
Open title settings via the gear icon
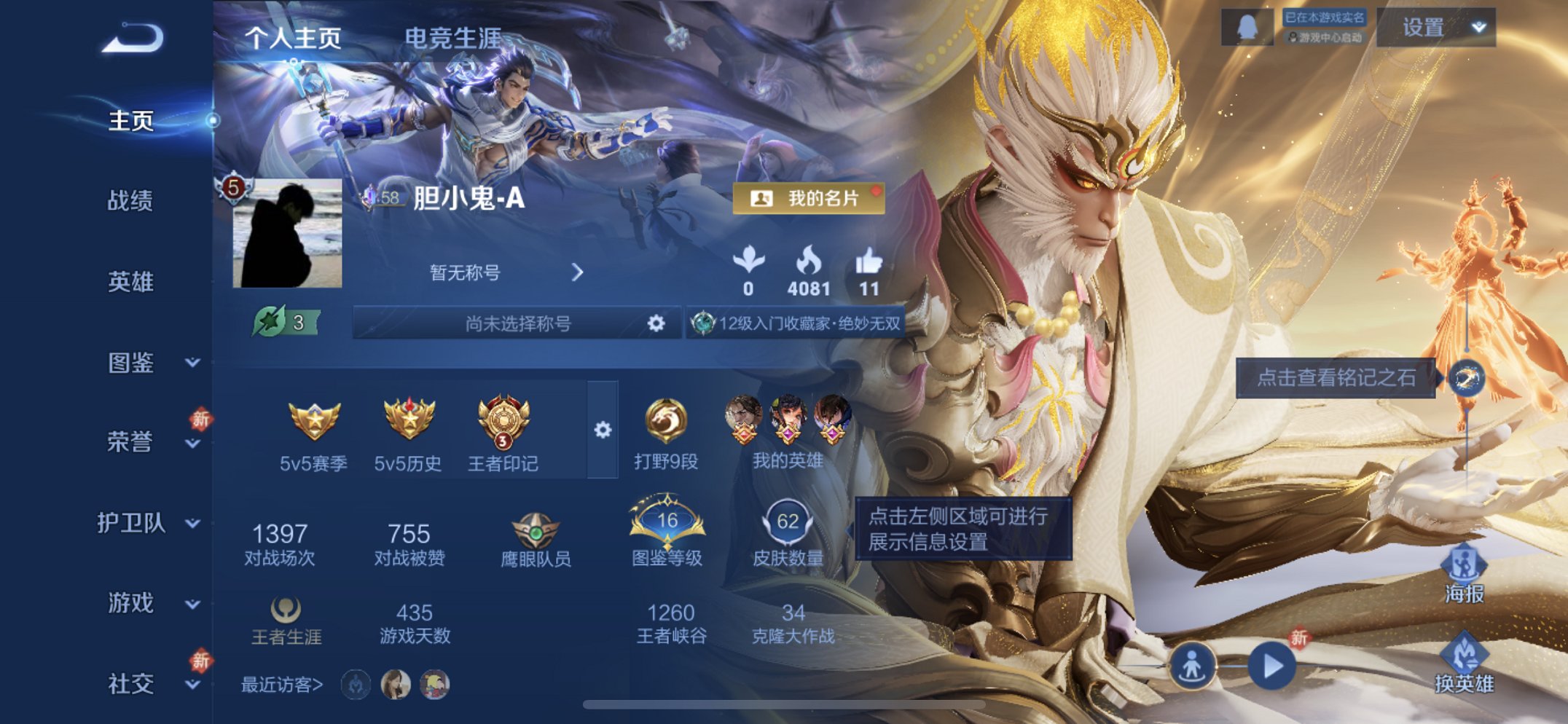tap(656, 323)
